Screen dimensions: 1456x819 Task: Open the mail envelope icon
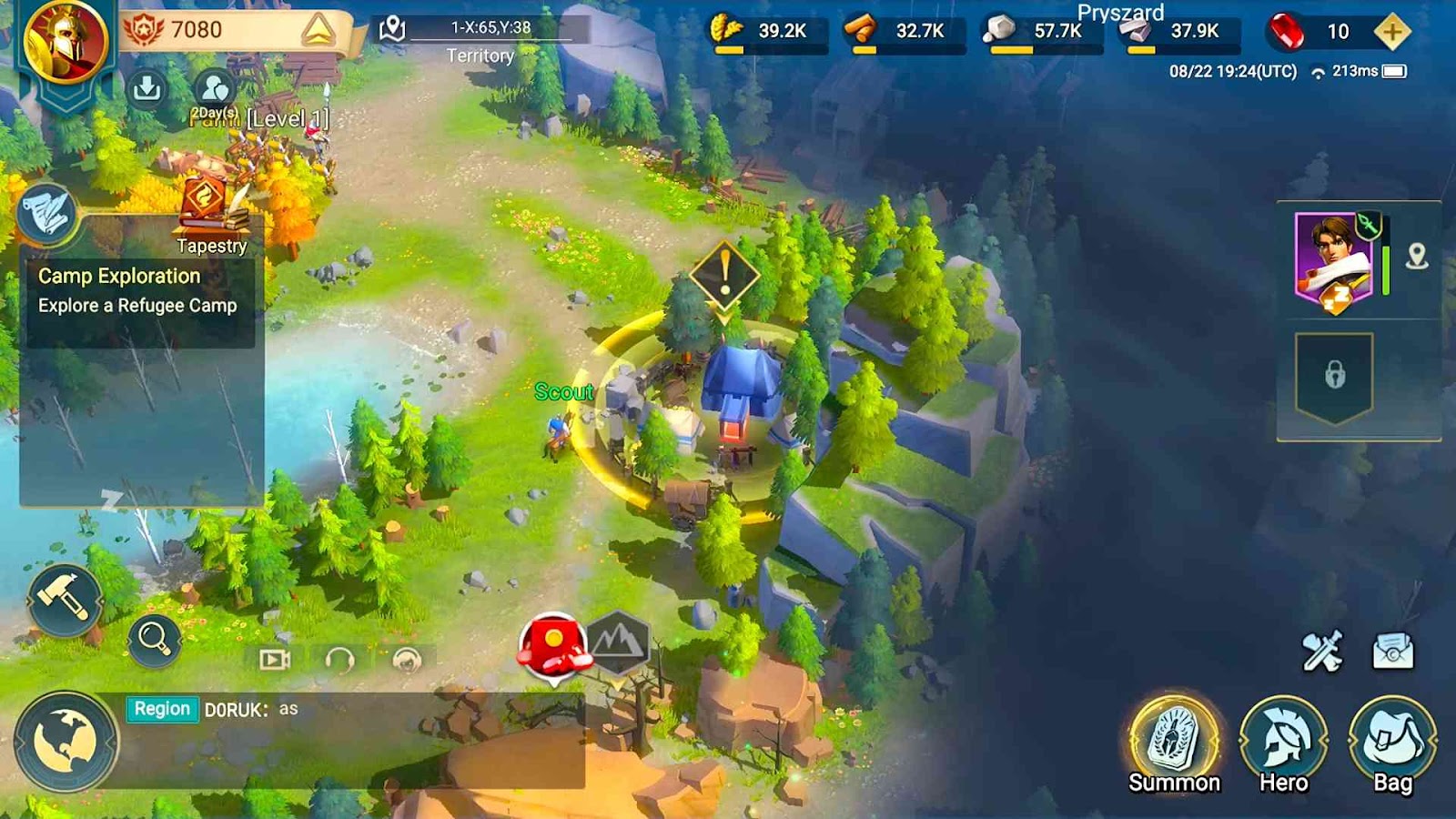click(1392, 652)
